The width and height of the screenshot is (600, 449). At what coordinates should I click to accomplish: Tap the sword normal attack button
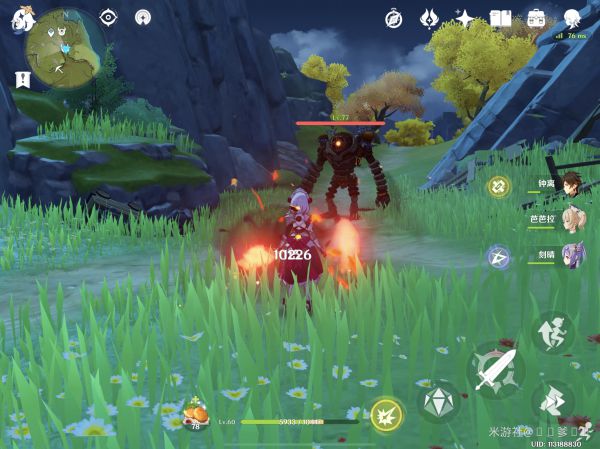tap(495, 370)
